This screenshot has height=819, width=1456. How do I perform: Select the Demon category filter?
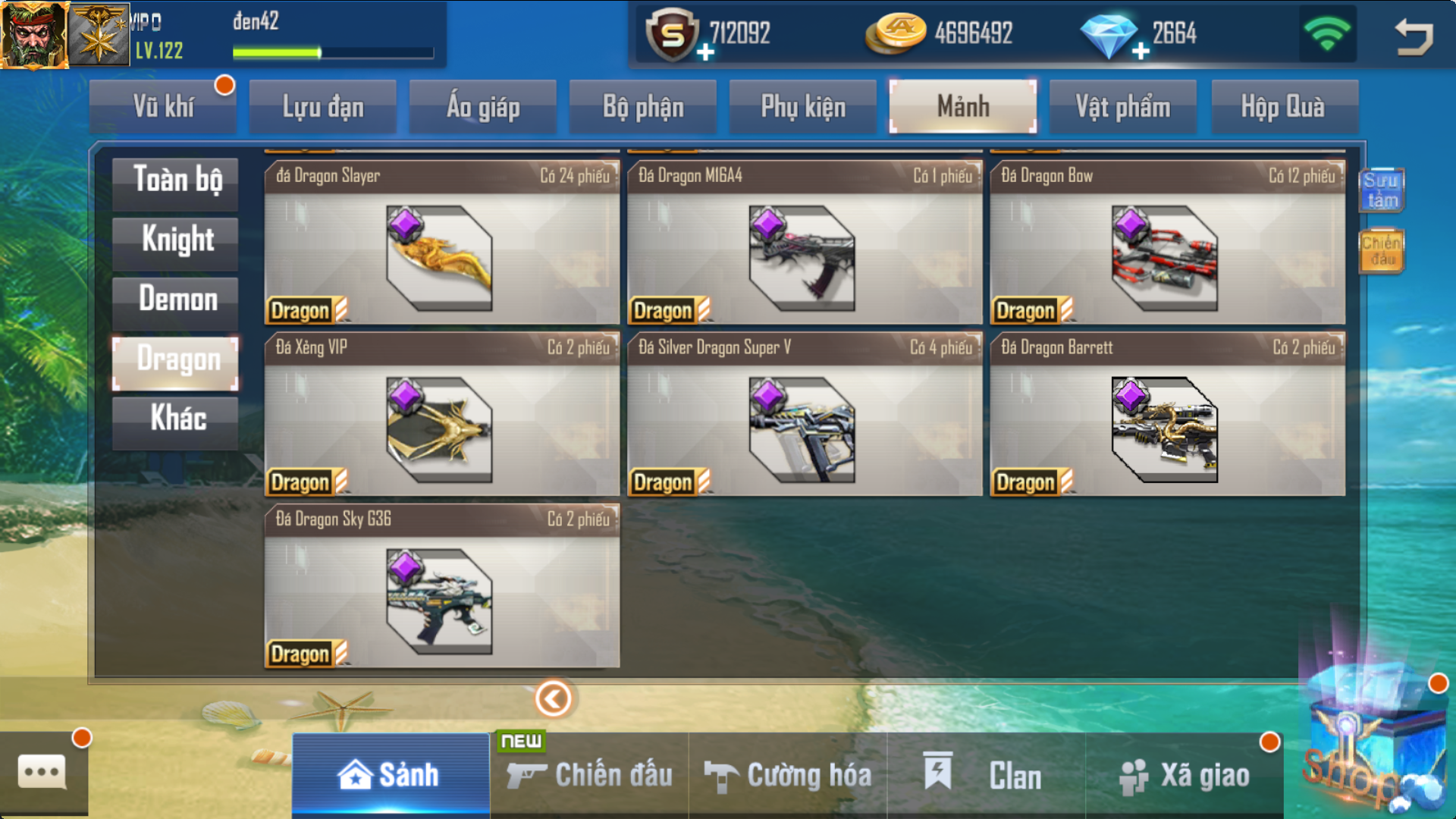point(176,300)
